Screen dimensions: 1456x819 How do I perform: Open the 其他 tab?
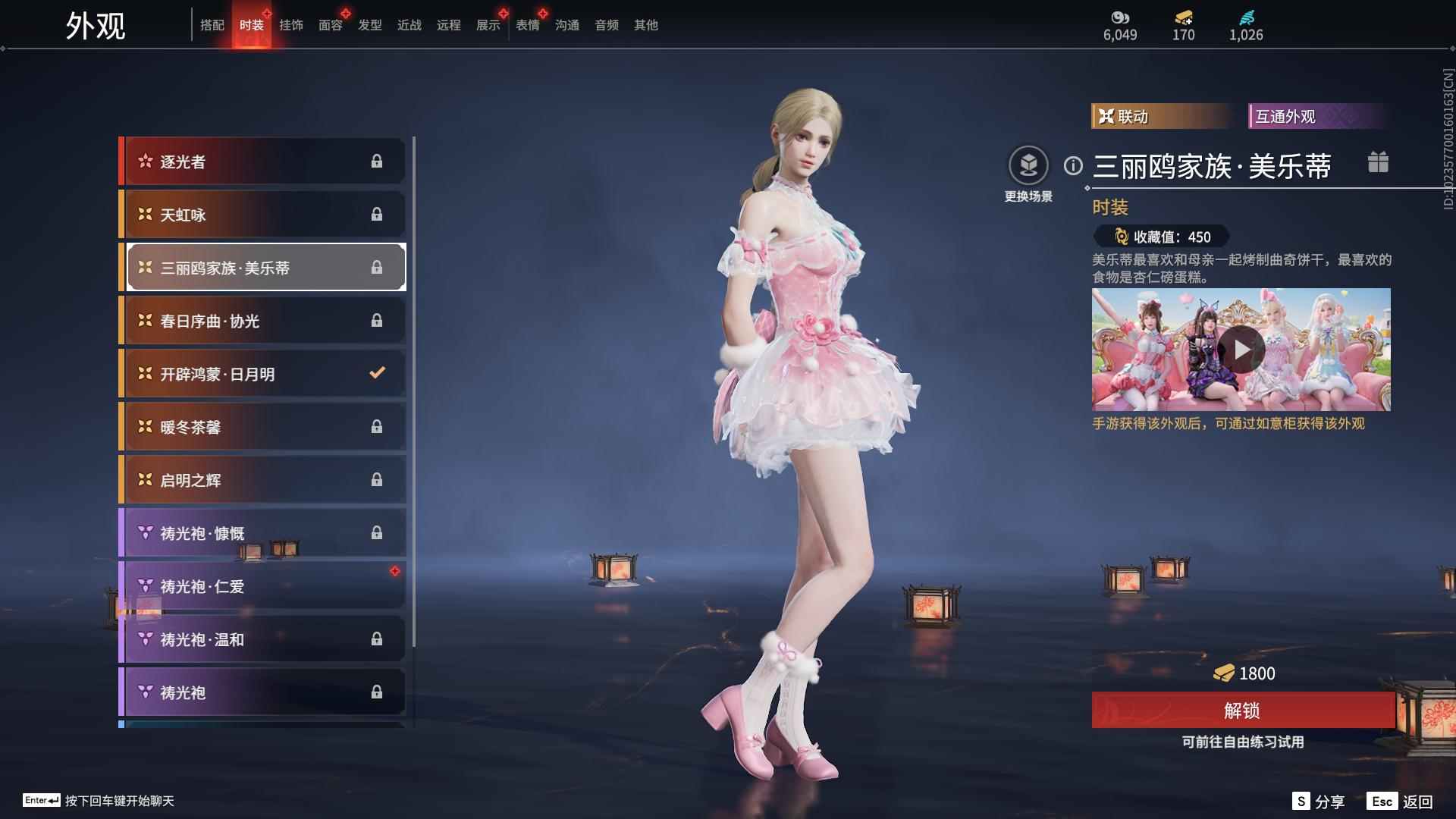646,25
